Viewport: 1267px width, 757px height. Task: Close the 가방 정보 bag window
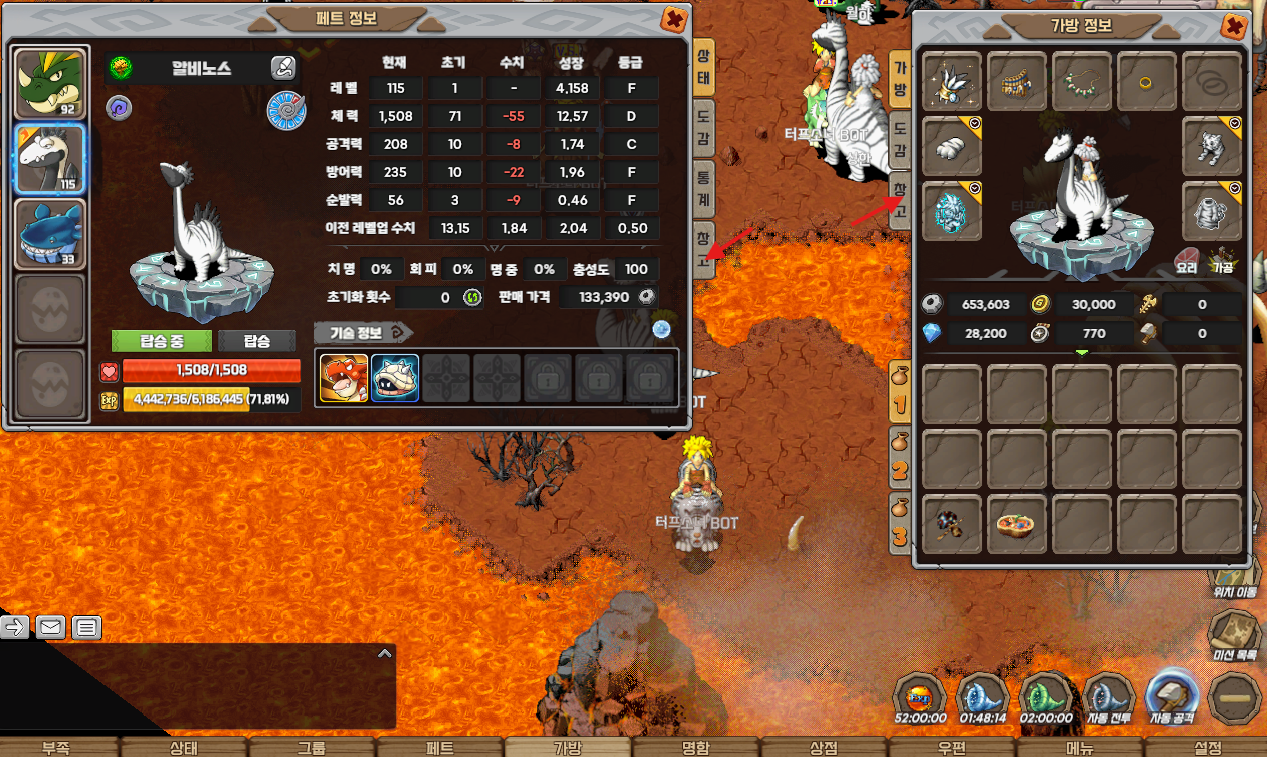click(x=1235, y=26)
